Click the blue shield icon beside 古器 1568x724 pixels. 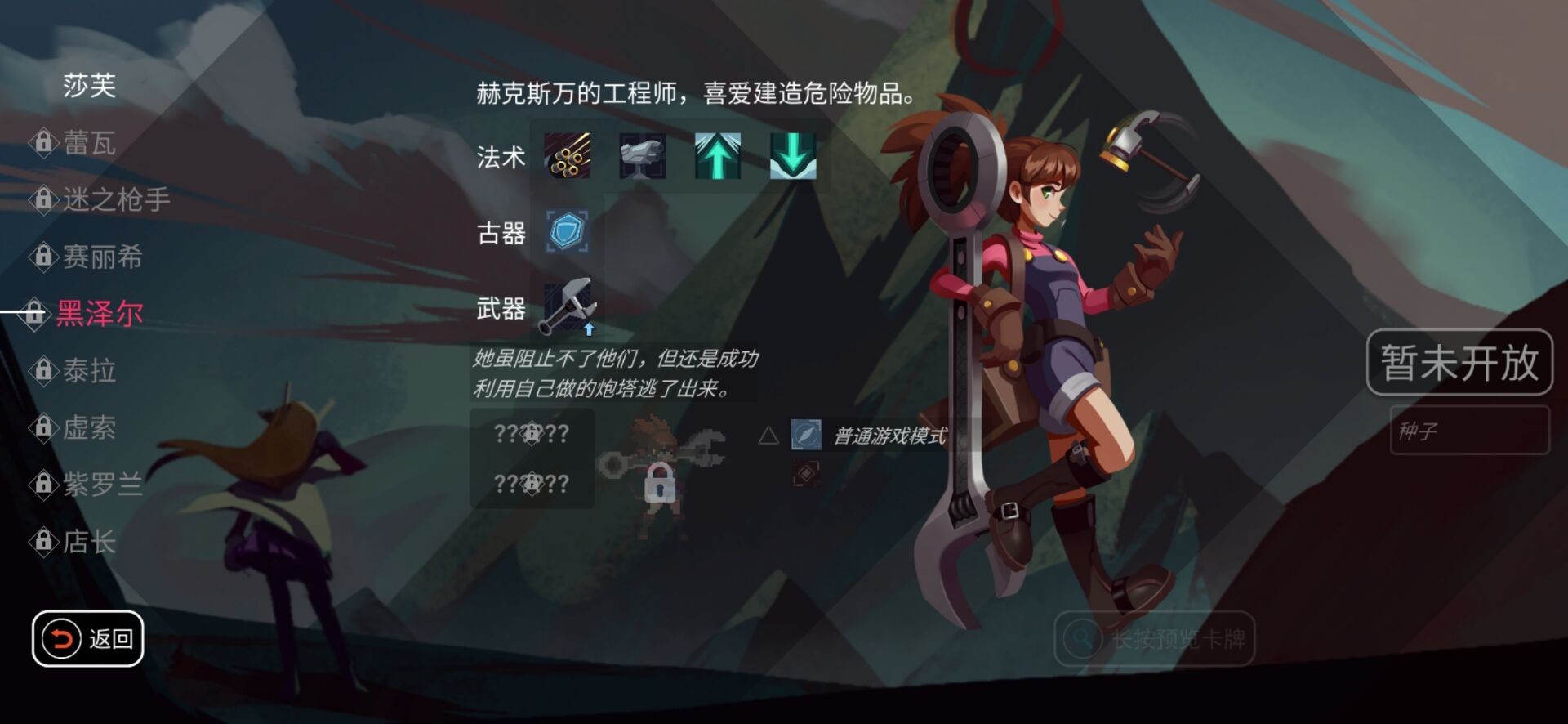[x=567, y=234]
